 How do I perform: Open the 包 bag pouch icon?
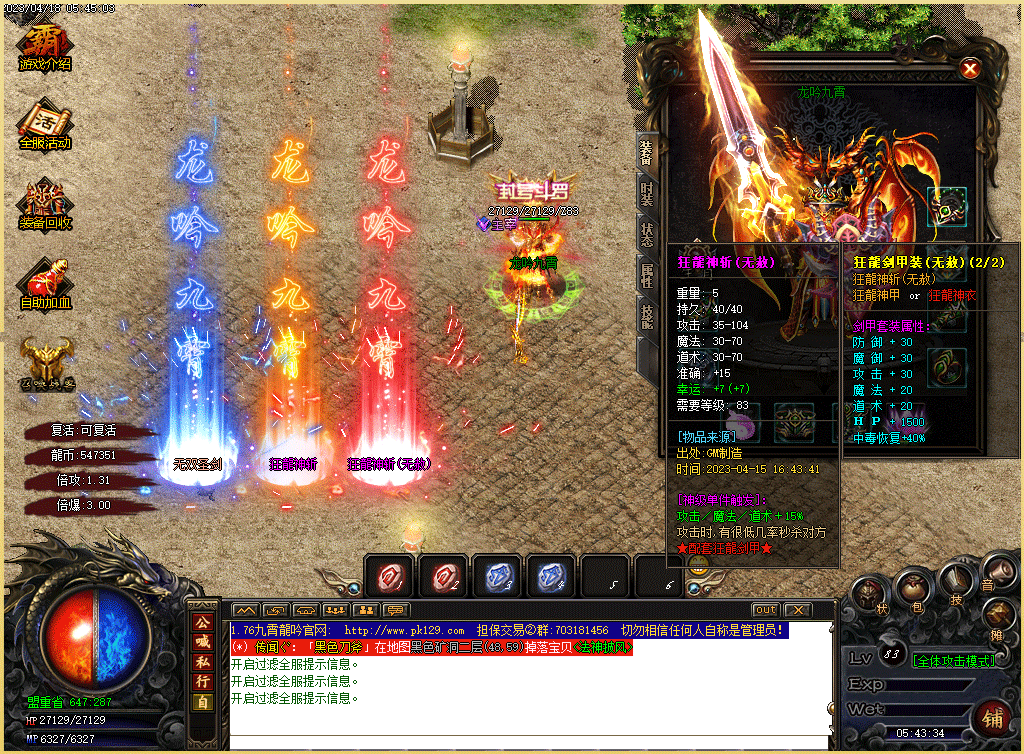pyautogui.click(x=911, y=590)
